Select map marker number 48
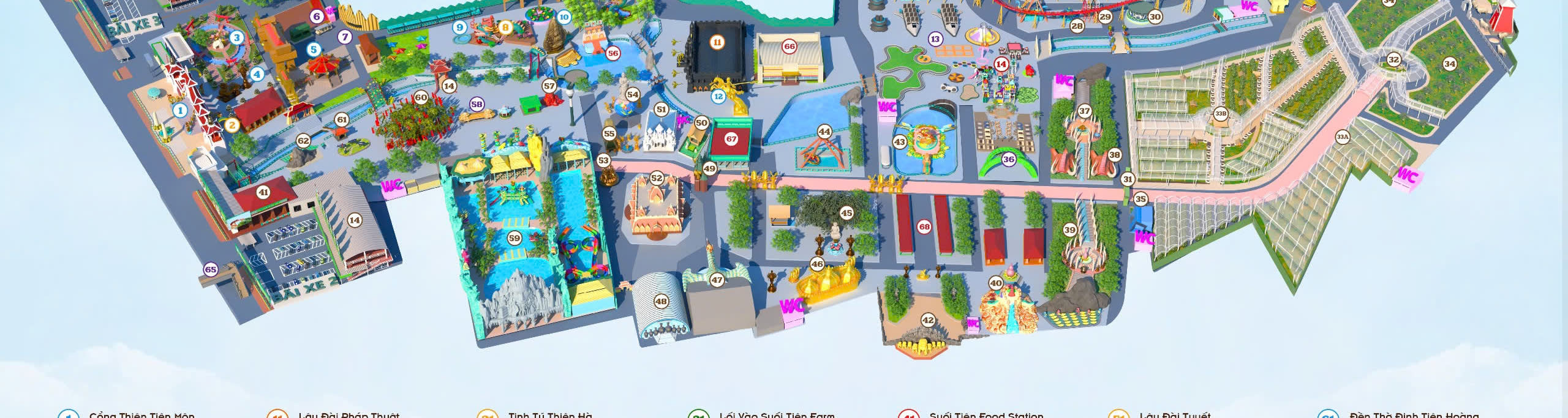The height and width of the screenshot is (418, 1568). (661, 301)
